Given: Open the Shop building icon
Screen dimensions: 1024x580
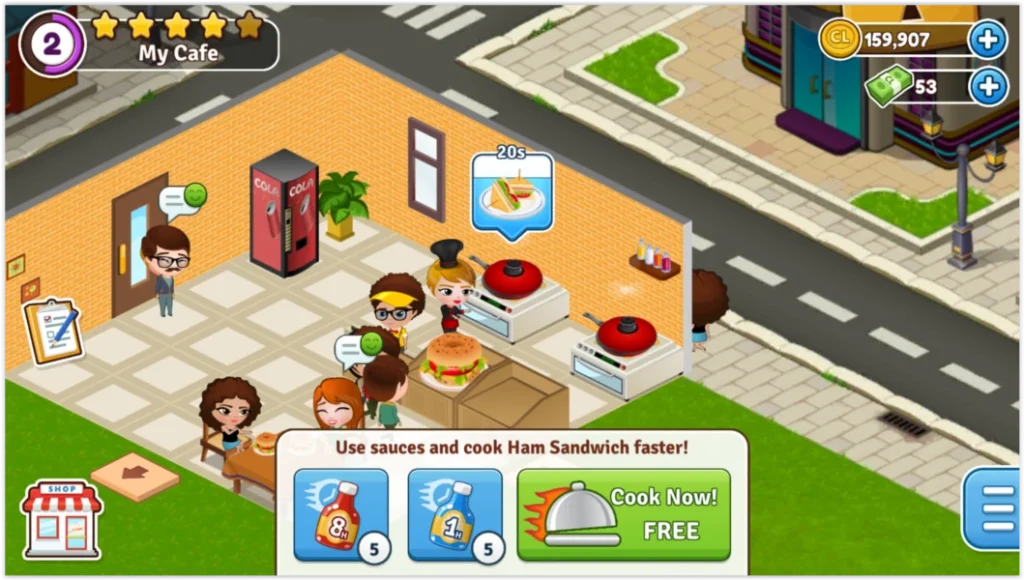Looking at the screenshot, I should 62,519.
